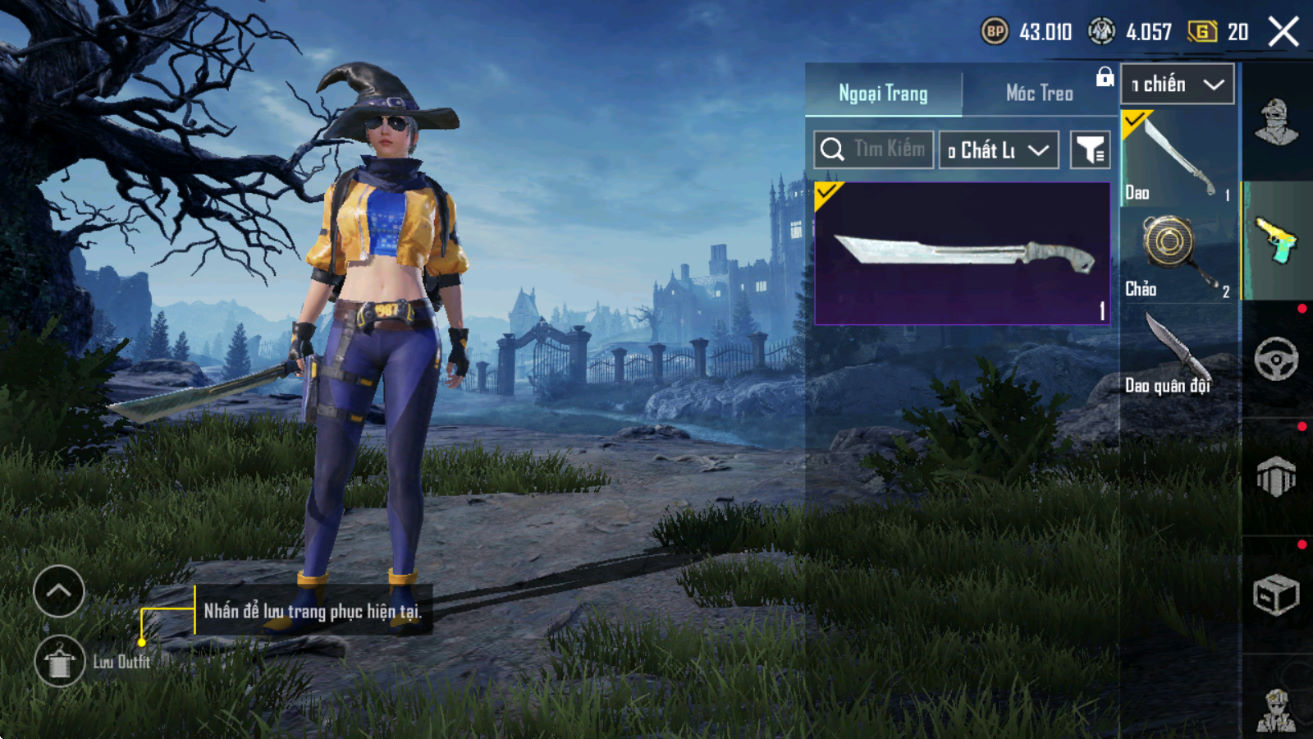Open the parachute pack category icon

1276,477
